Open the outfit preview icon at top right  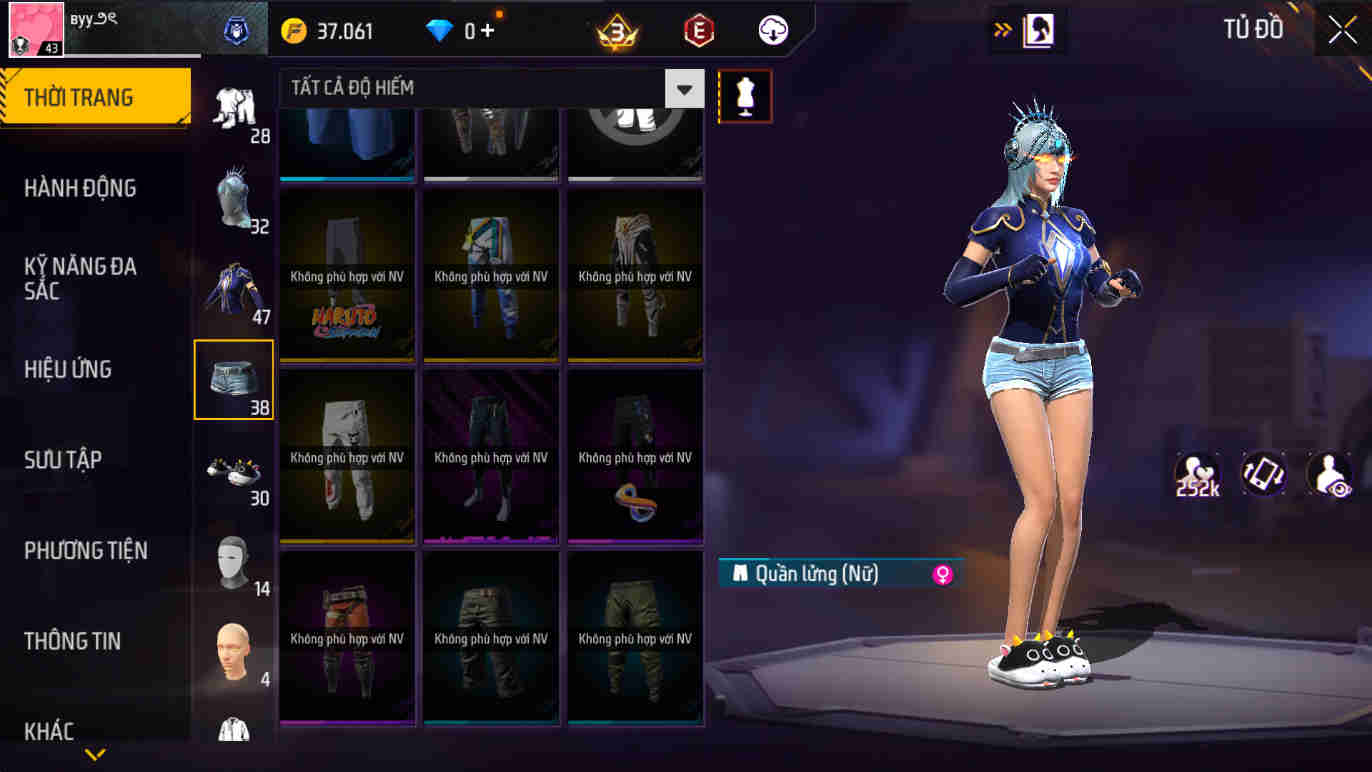[x=1041, y=30]
